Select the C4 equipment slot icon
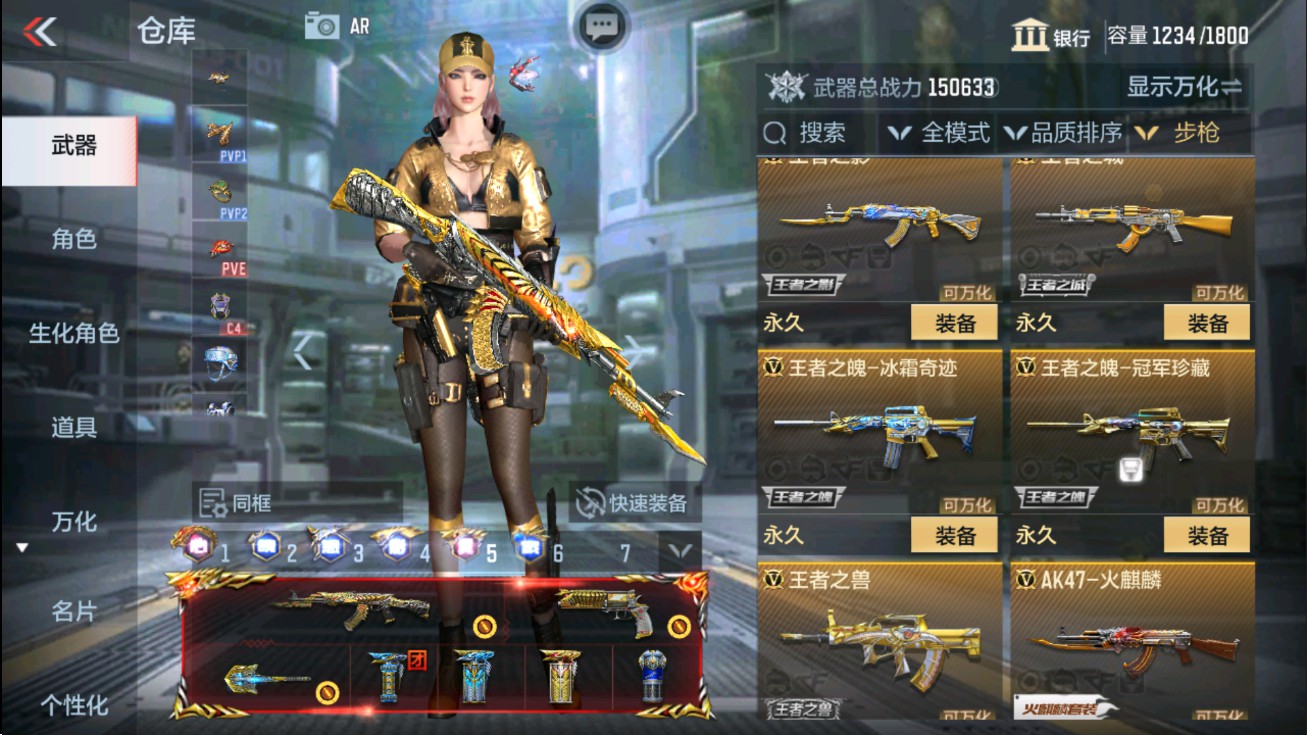1307x735 pixels. pos(222,305)
